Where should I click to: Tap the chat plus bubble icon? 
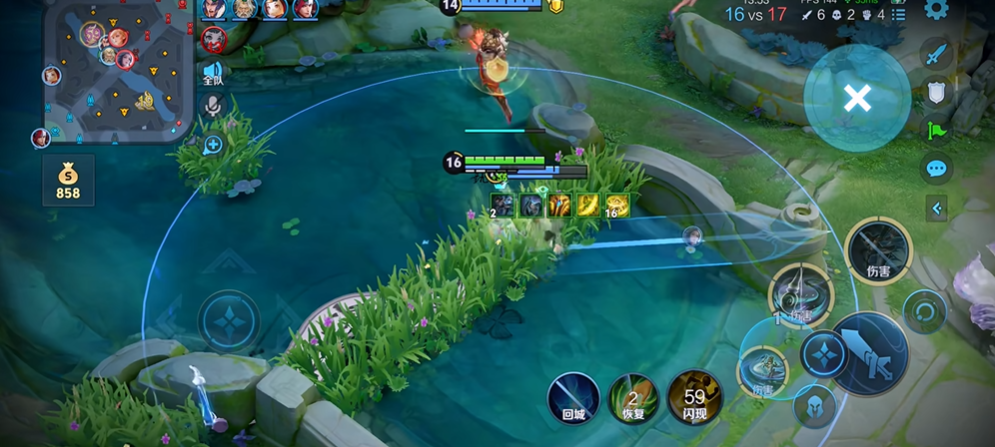[213, 145]
